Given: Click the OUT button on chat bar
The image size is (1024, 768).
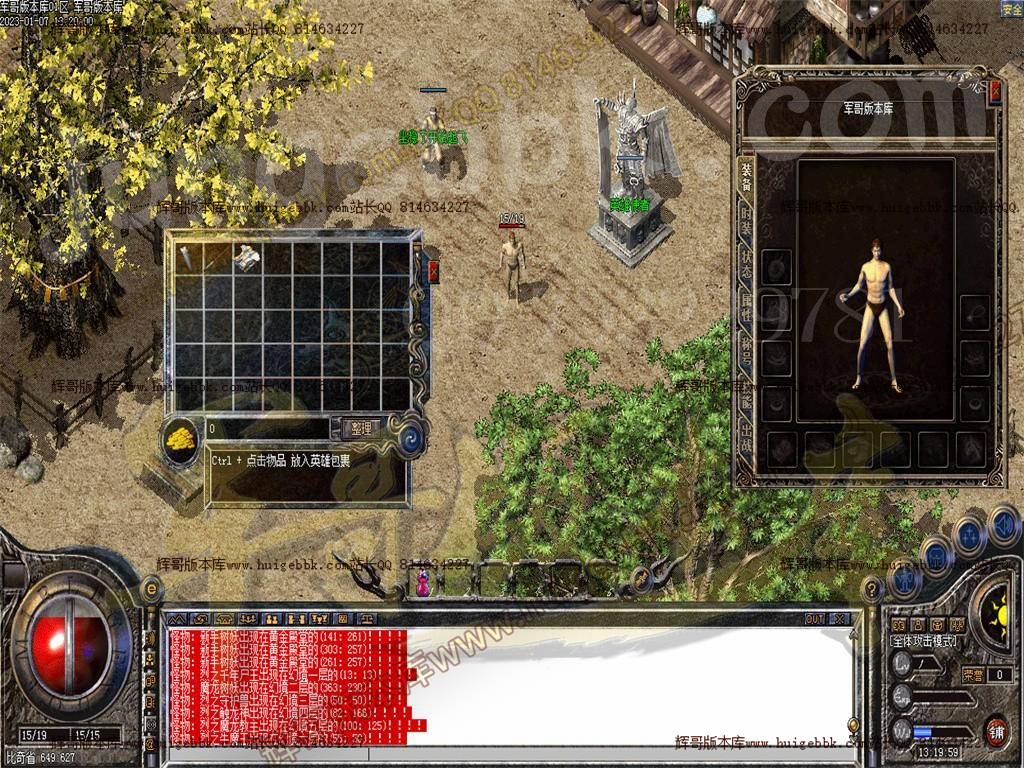Looking at the screenshot, I should (x=815, y=619).
